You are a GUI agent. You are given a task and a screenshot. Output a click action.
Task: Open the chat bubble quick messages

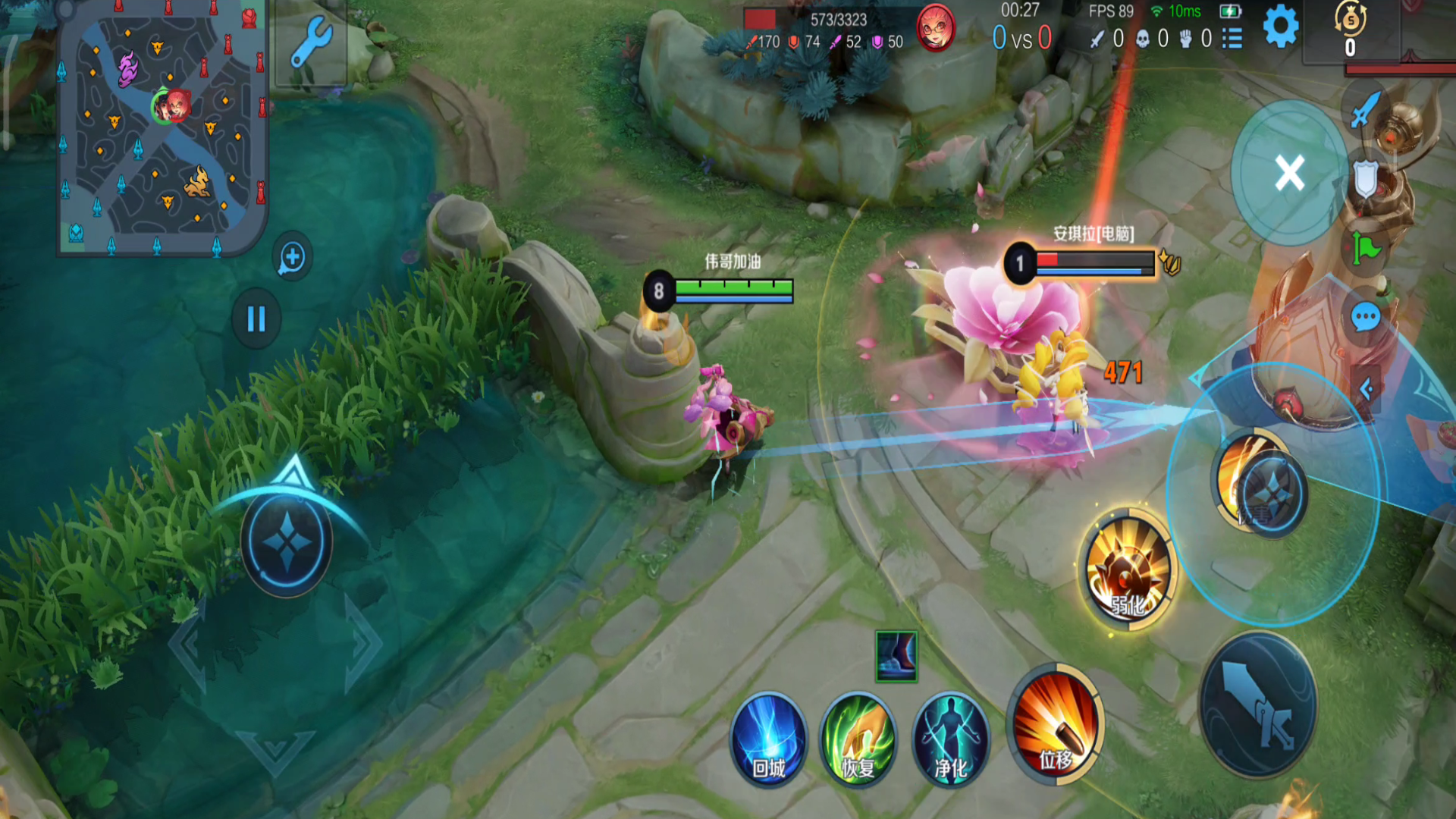point(1365,317)
